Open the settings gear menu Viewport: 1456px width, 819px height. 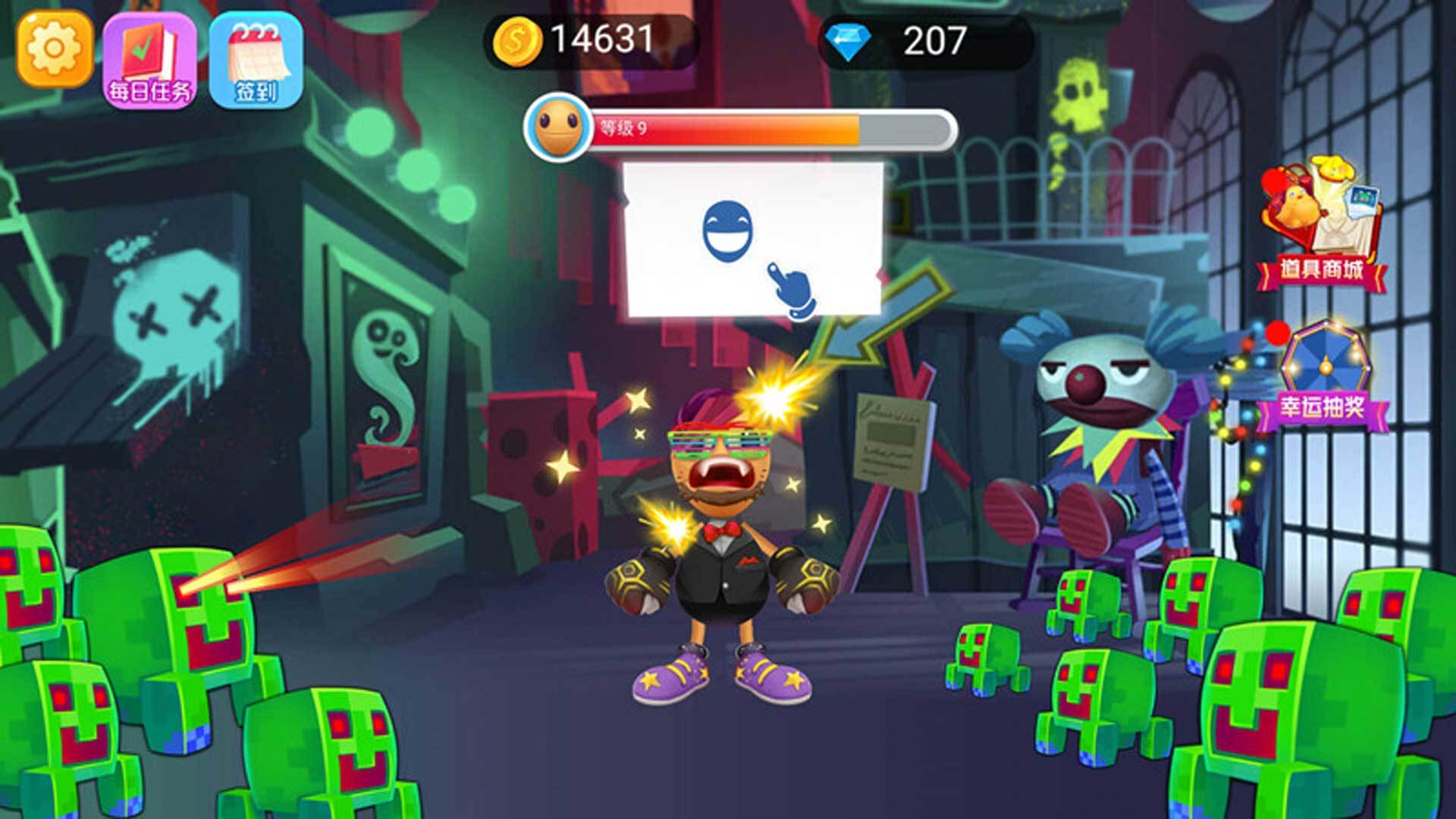click(x=55, y=49)
